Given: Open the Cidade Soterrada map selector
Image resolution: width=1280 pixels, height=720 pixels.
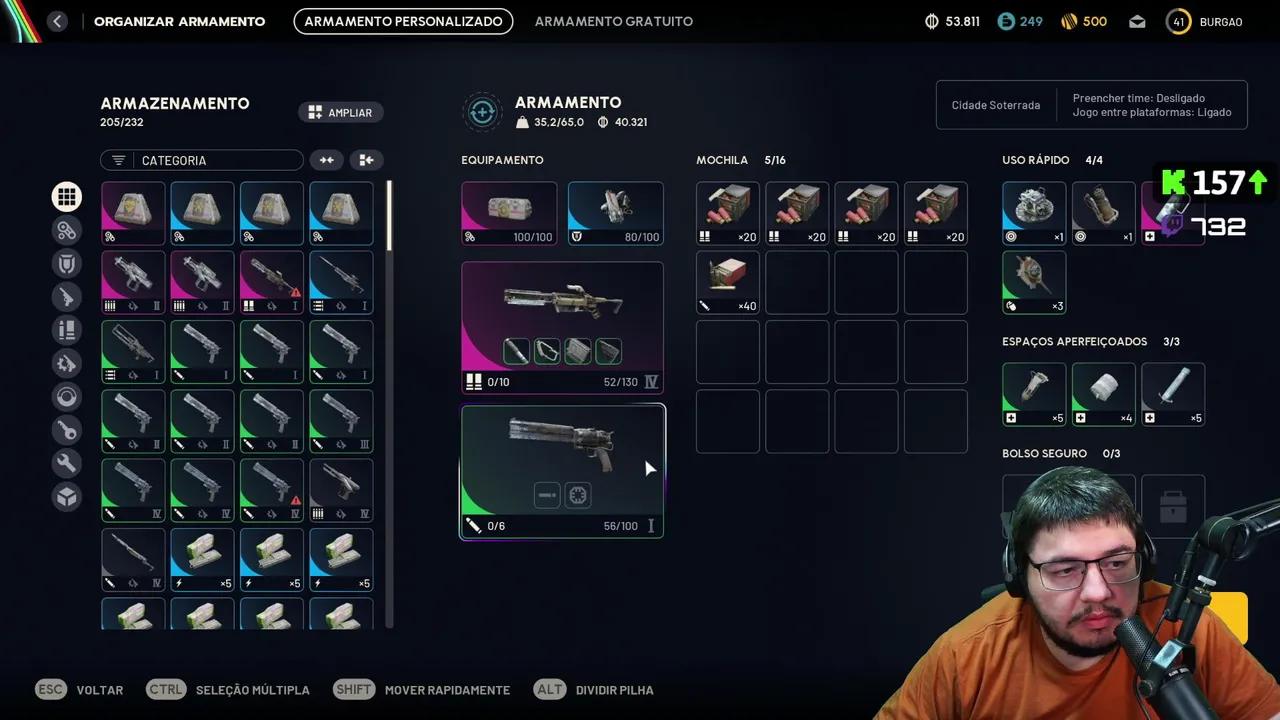Looking at the screenshot, I should [995, 105].
